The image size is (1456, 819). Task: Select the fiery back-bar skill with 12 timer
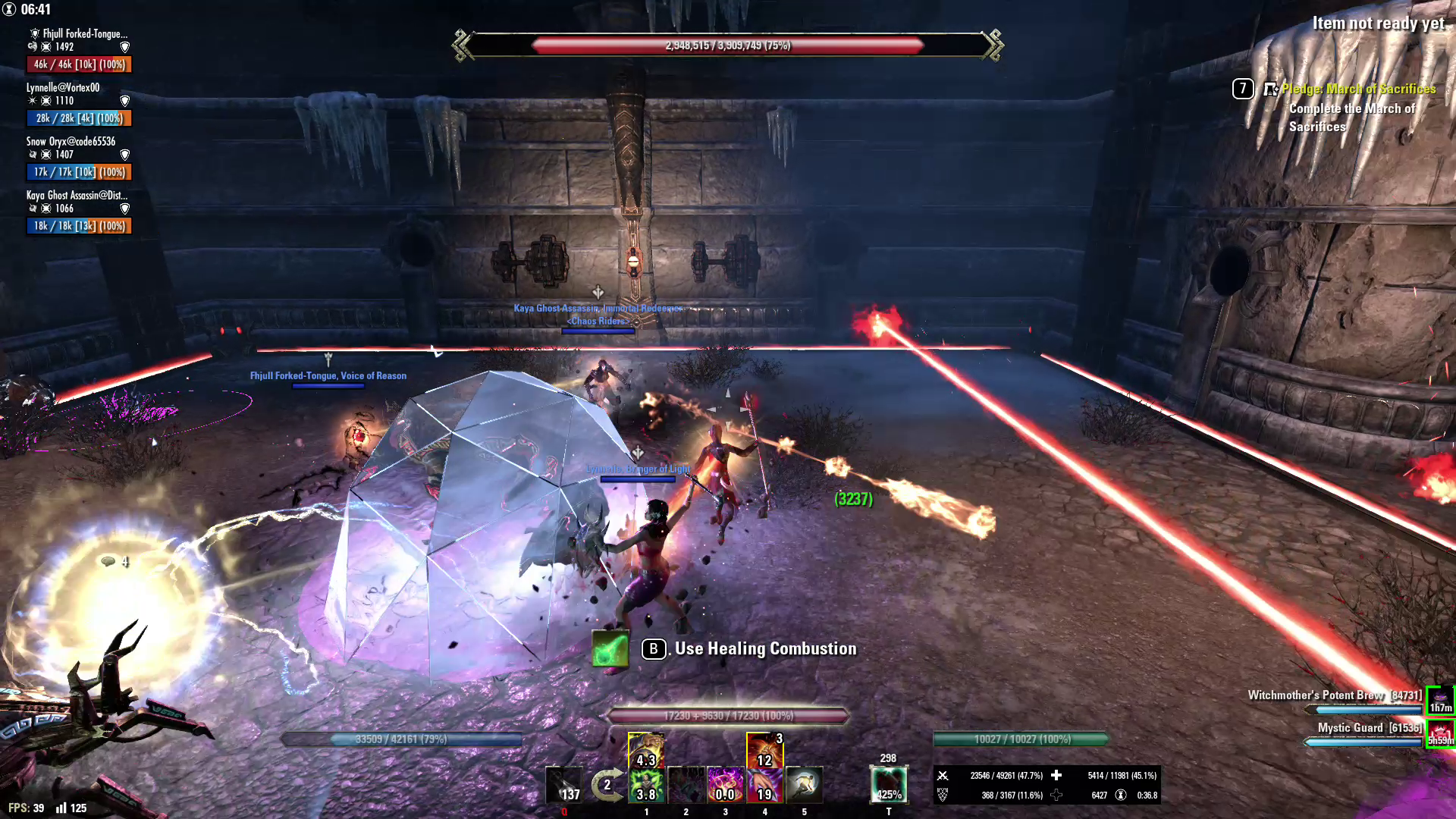(764, 749)
